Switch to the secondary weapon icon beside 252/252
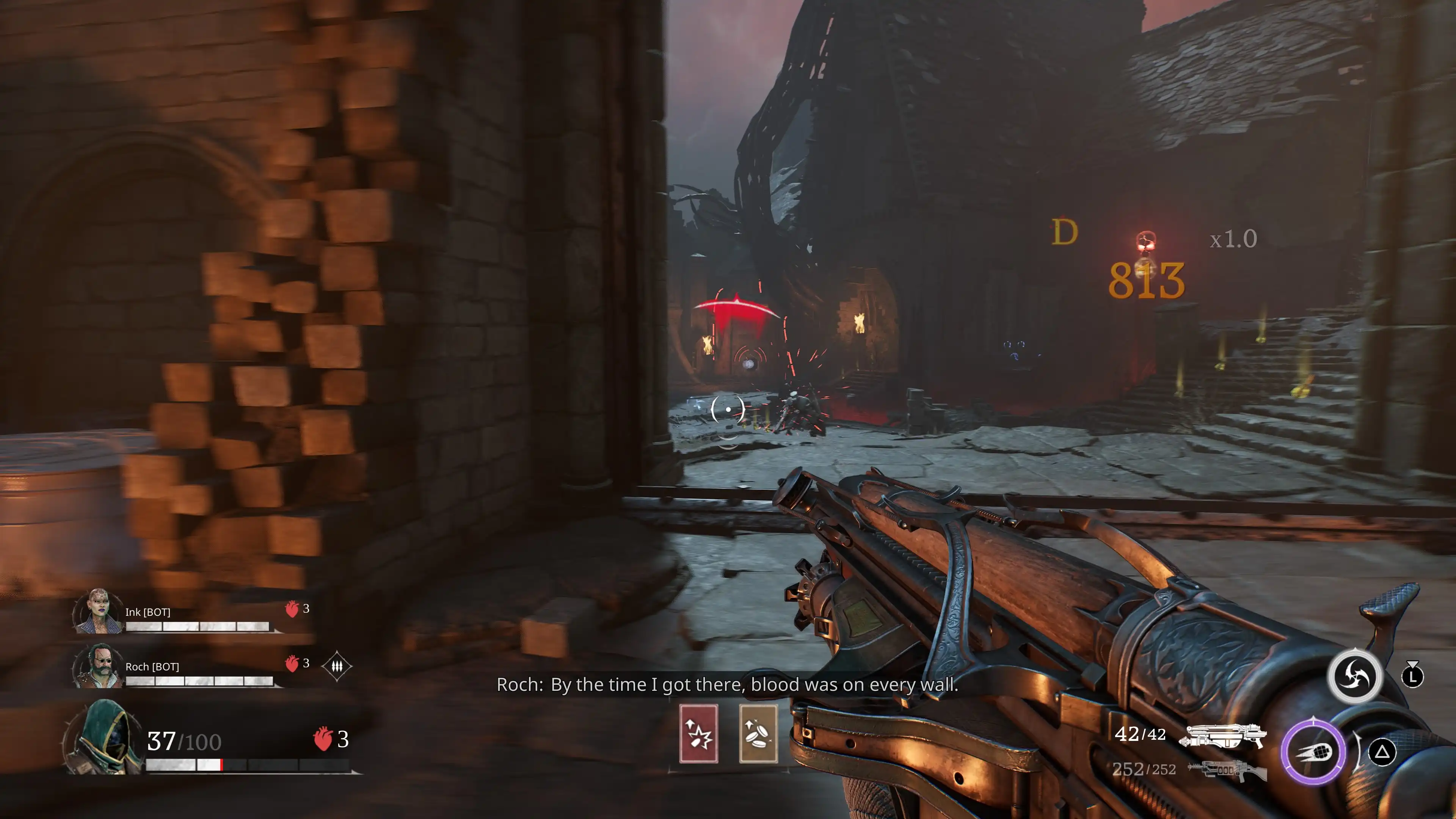The image size is (1456, 819). pos(1227,770)
